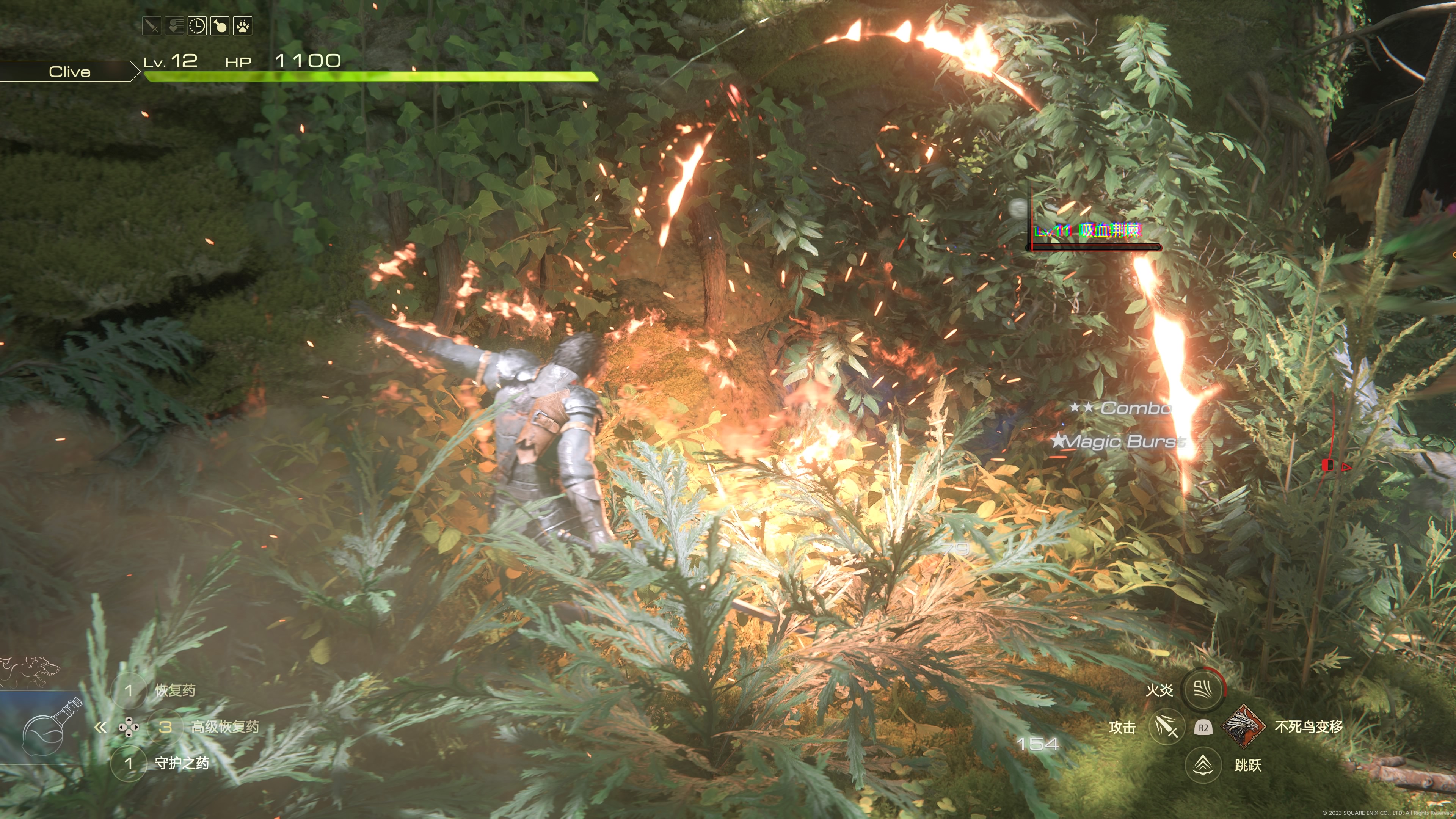
Task: Activate the 跳跃 jump action icon
Action: (x=1203, y=765)
